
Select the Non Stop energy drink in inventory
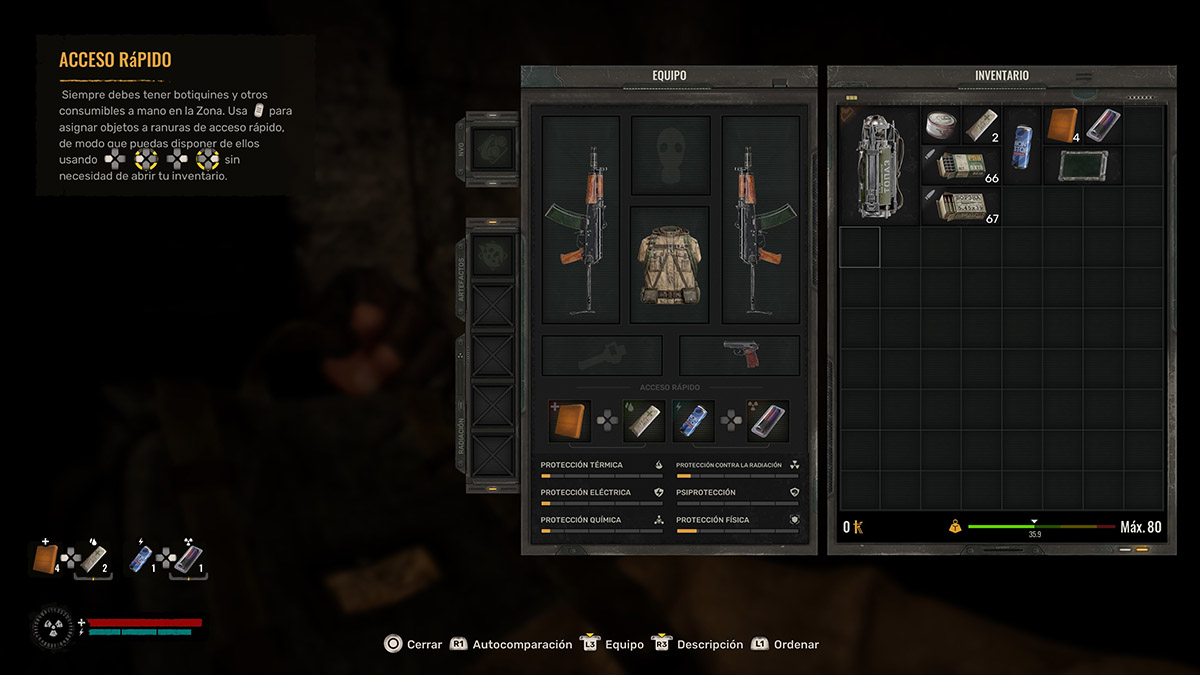pyautogui.click(x=1021, y=146)
